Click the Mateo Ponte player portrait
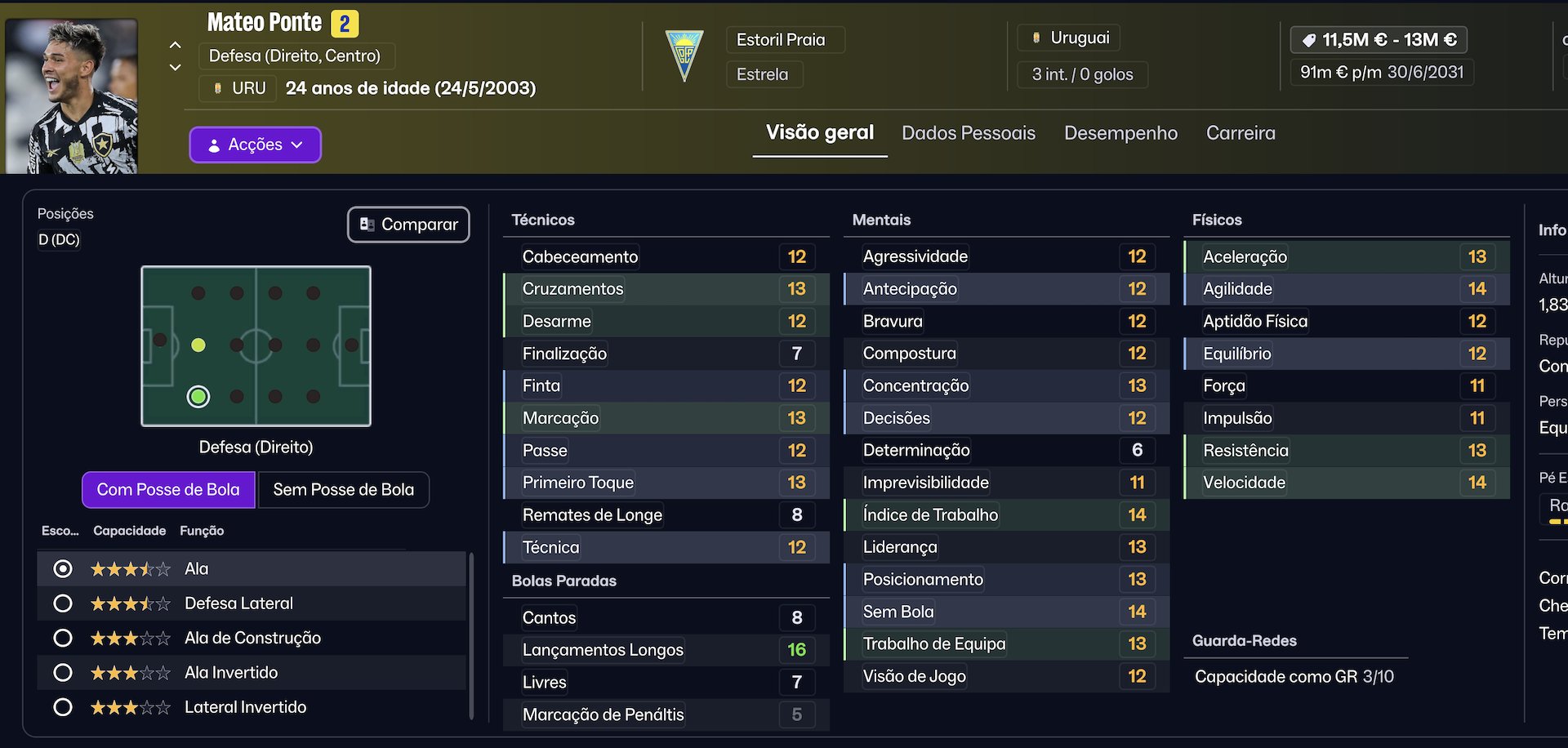The image size is (1568, 748). [x=72, y=96]
